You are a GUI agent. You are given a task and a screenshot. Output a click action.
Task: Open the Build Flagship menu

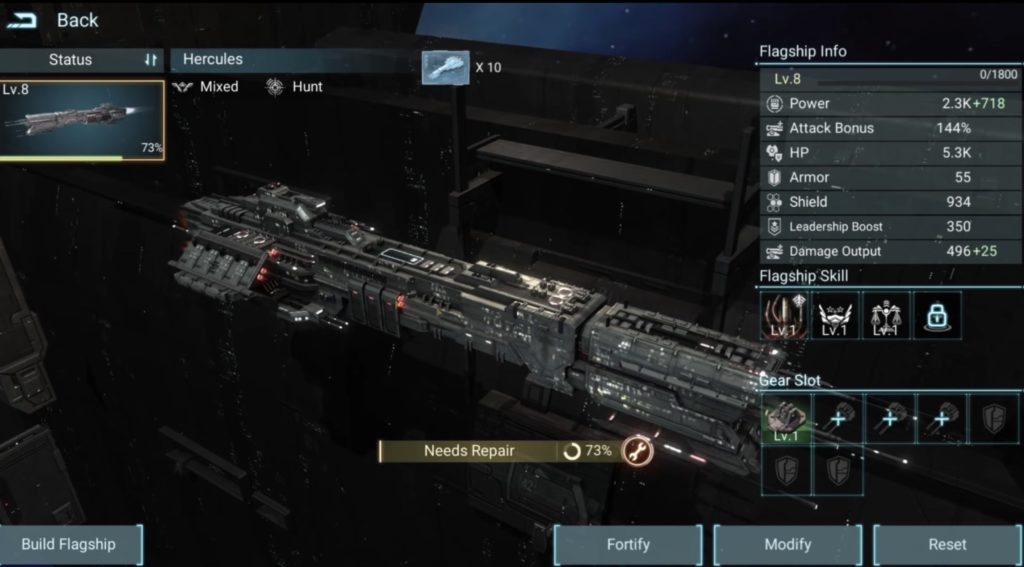point(70,545)
